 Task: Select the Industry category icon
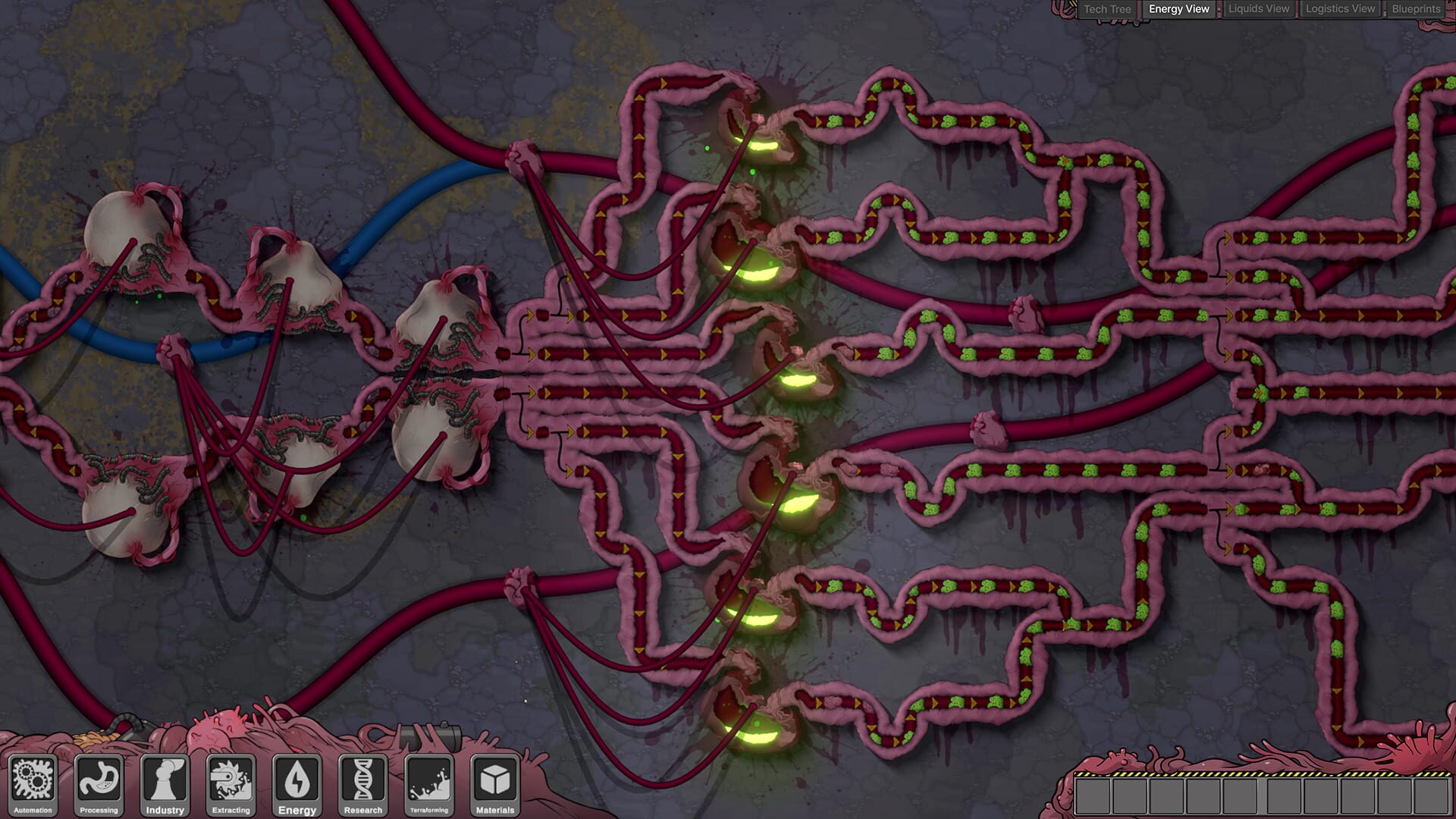(165, 785)
